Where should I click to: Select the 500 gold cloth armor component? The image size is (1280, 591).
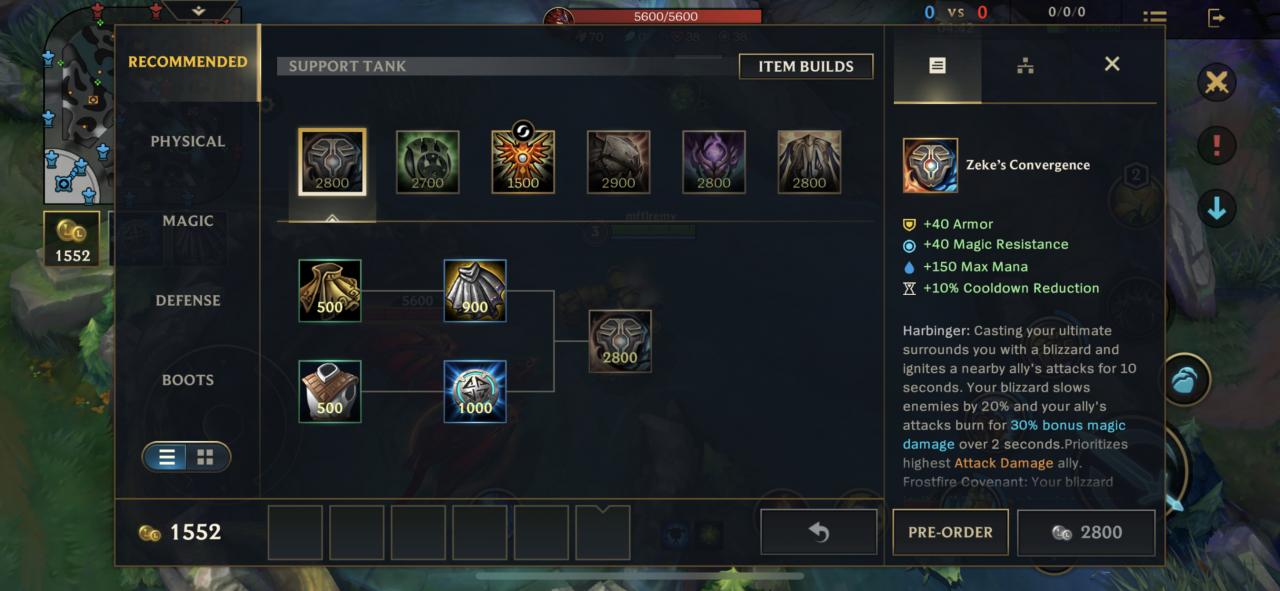330,291
